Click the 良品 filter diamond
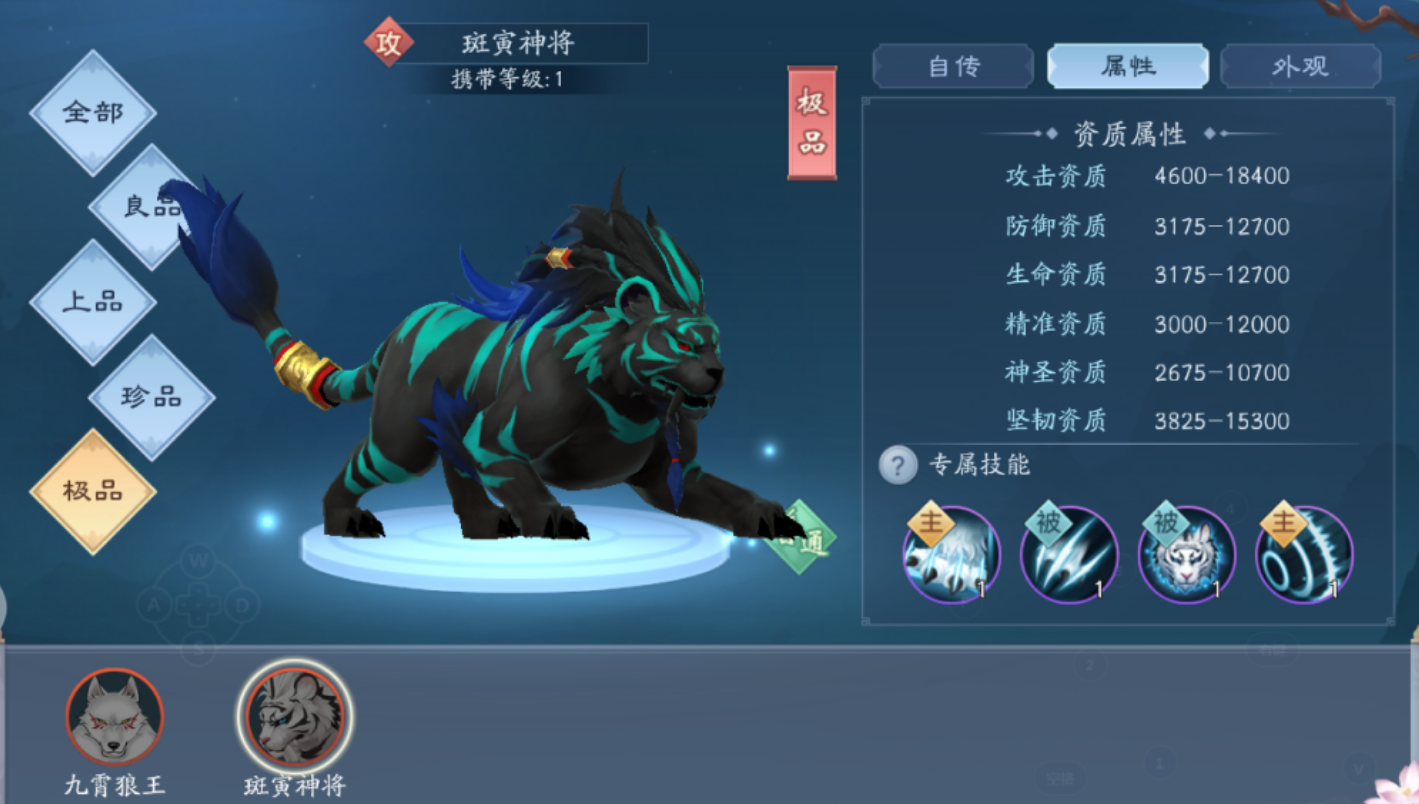The height and width of the screenshot is (804, 1419). click(151, 207)
